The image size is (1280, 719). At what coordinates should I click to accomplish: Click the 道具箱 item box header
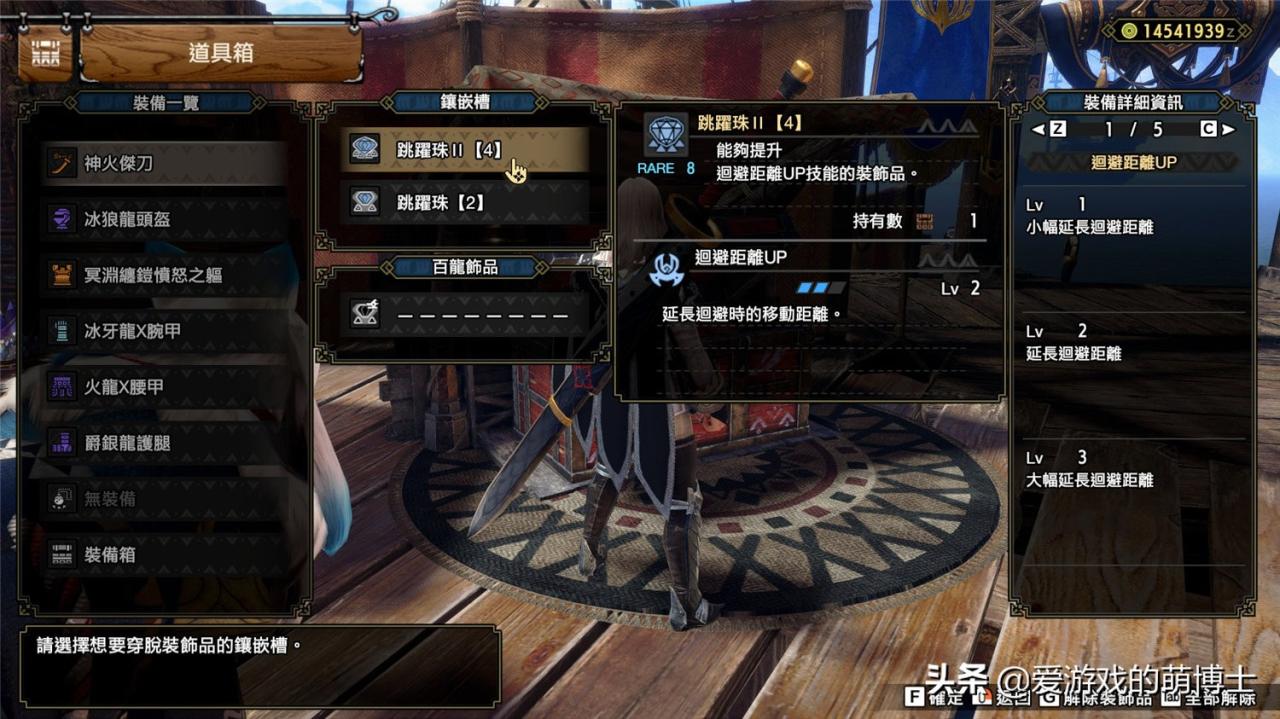point(221,53)
